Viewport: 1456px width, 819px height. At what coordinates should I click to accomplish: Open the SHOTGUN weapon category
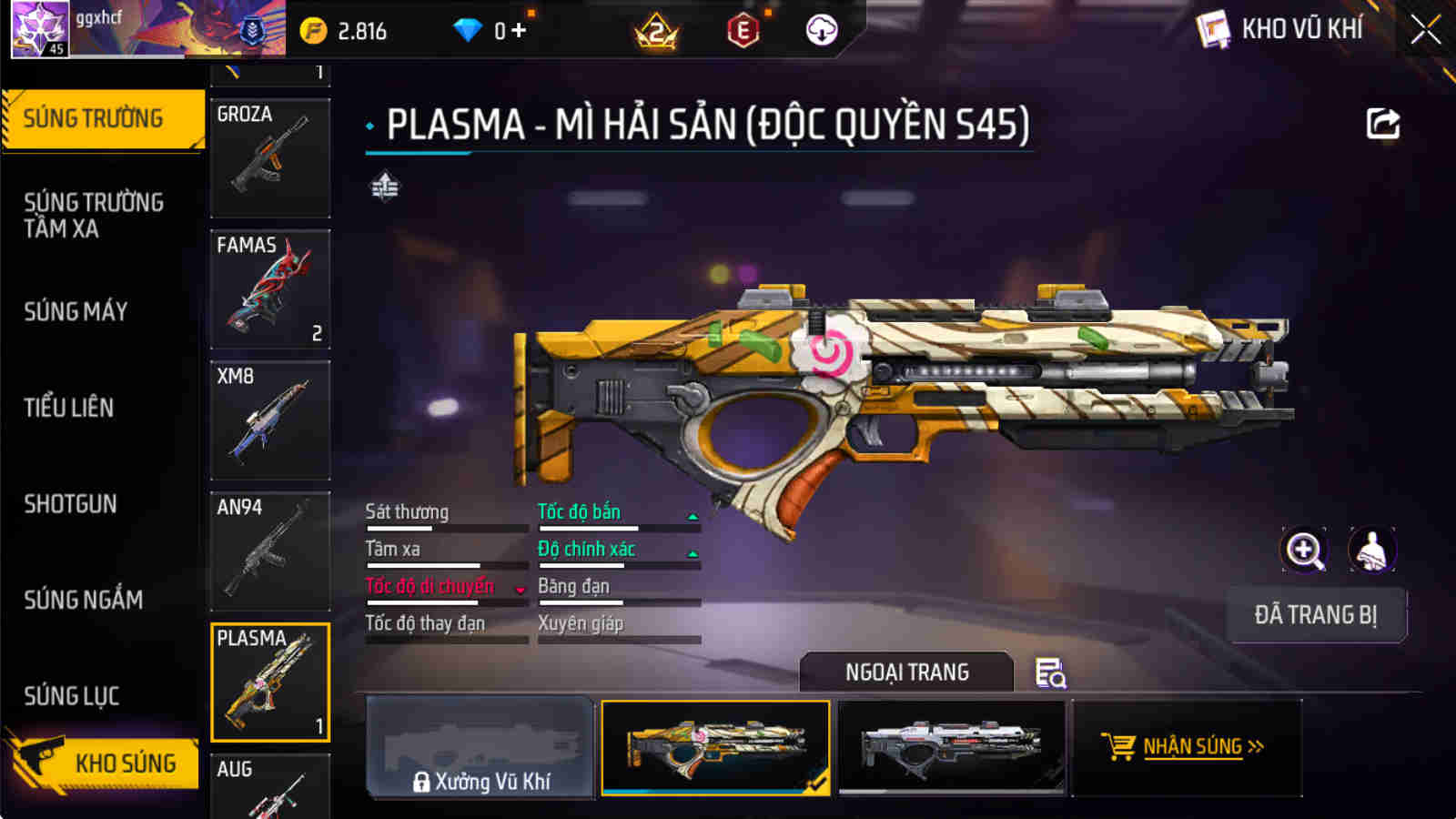click(71, 504)
